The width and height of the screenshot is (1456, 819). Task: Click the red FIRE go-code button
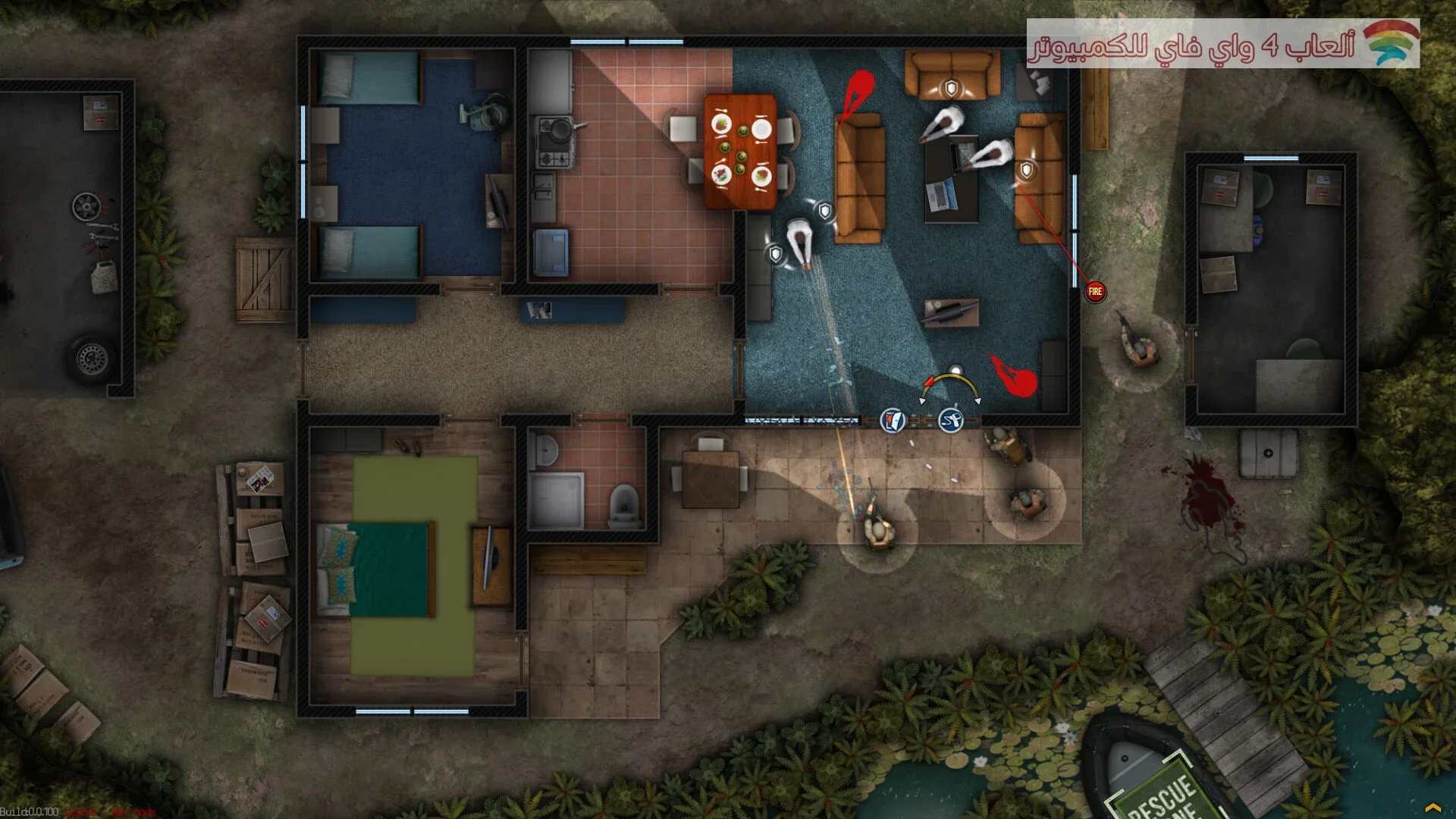pos(1094,292)
